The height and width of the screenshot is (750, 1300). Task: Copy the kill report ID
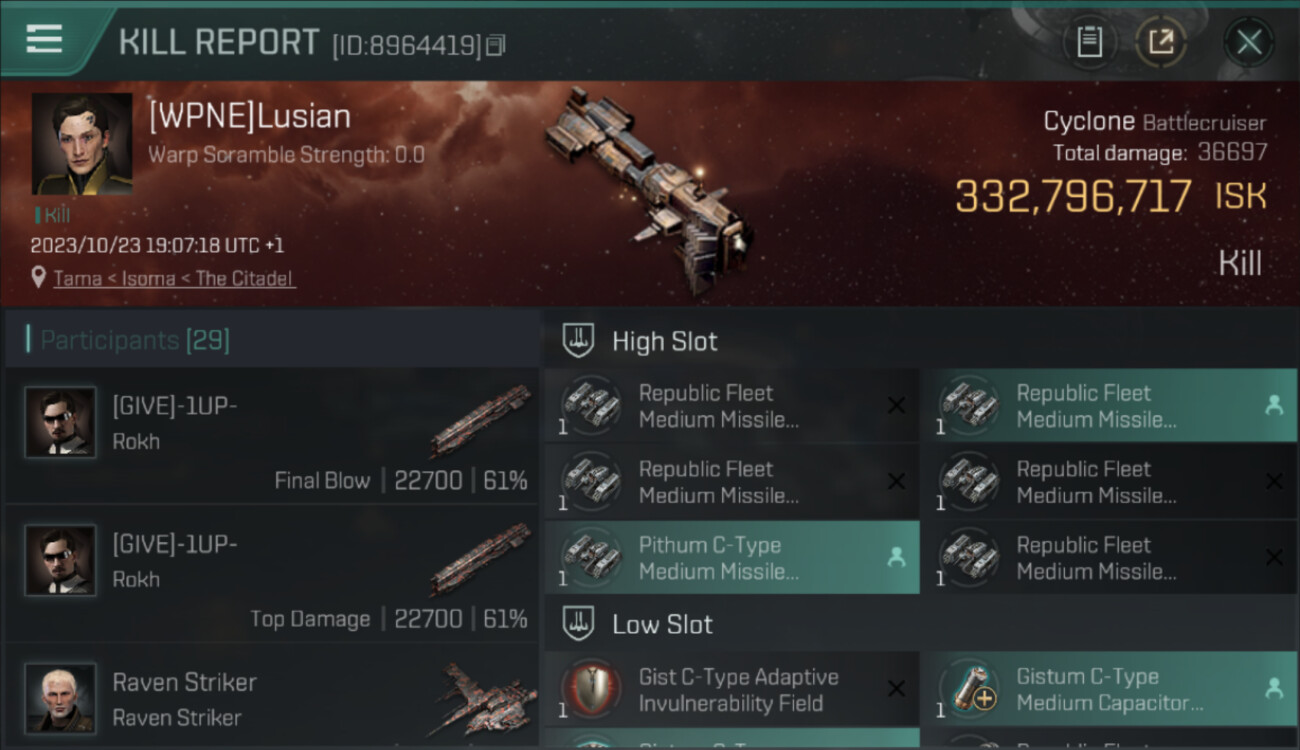coord(497,44)
